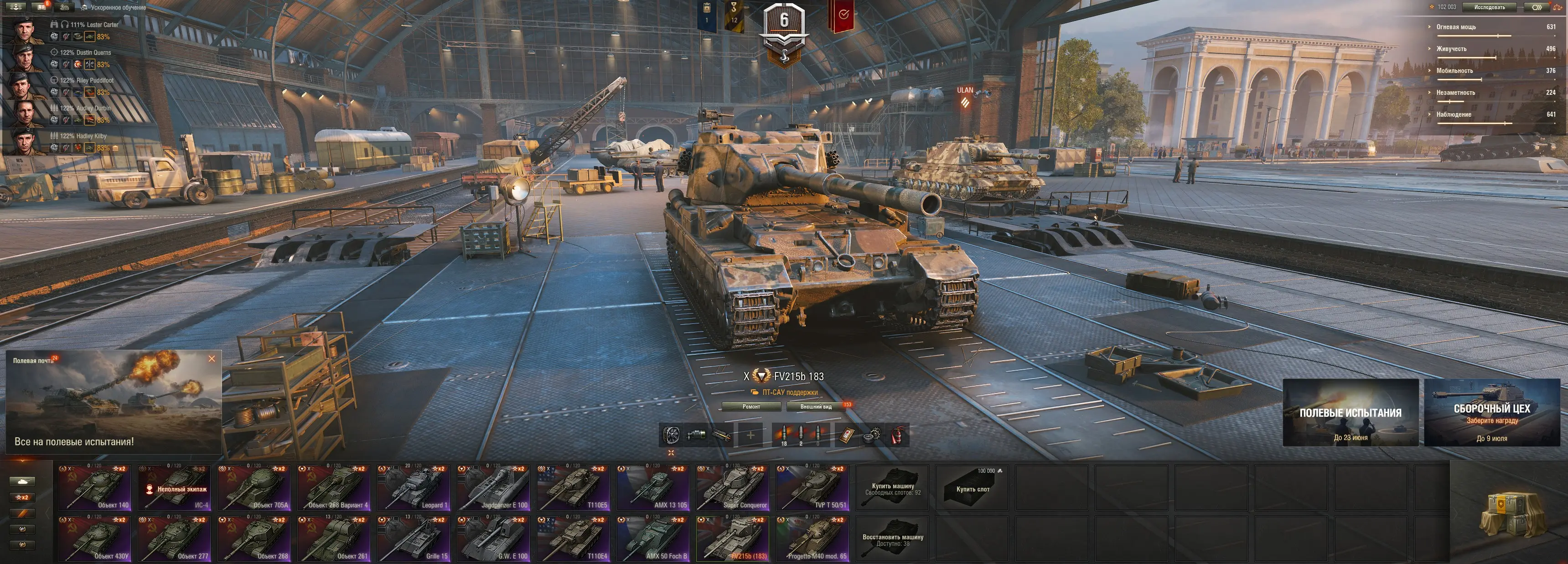The image size is (1568, 564).
Task: Choose the Super Conqueror tank
Action: click(x=732, y=488)
